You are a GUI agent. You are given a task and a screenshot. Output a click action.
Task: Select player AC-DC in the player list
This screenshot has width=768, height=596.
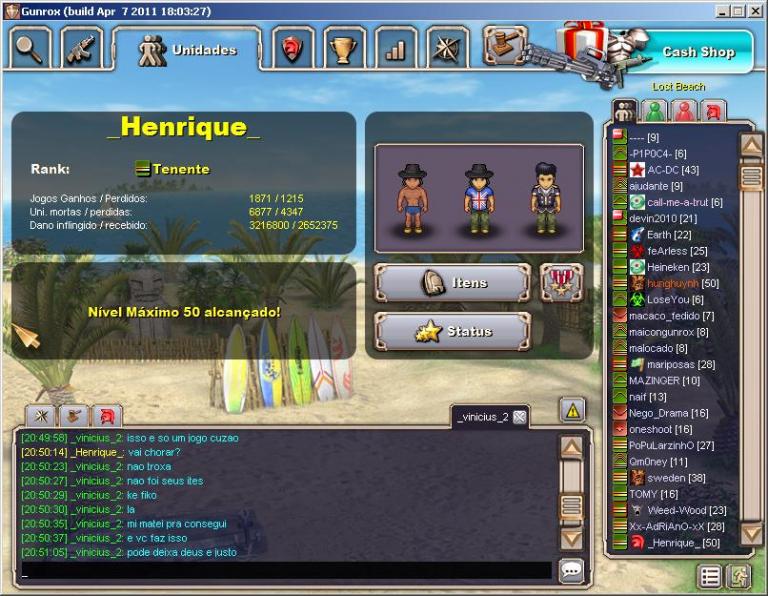tap(673, 170)
